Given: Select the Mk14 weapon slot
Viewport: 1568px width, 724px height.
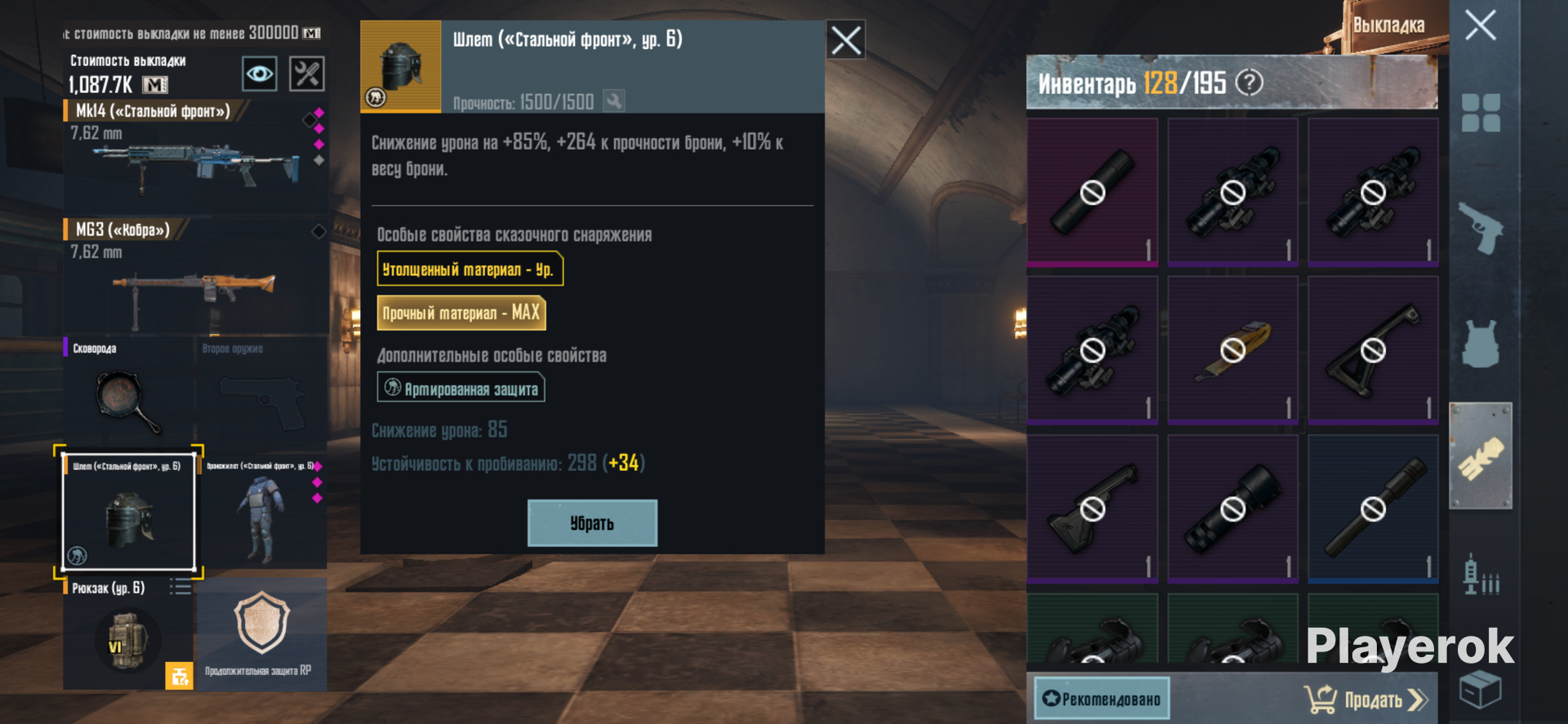Looking at the screenshot, I should click(x=194, y=155).
